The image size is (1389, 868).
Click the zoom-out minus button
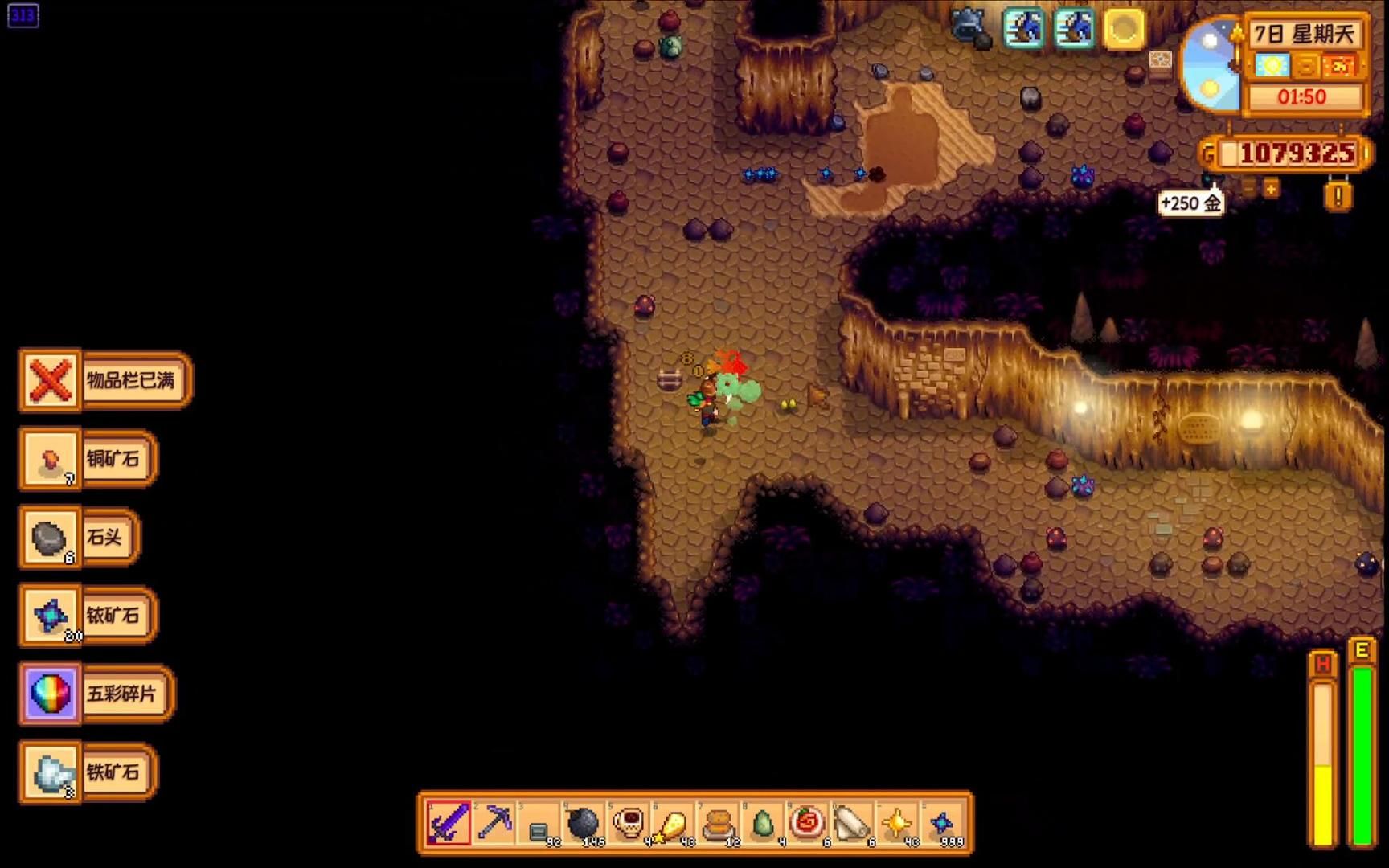click(x=1248, y=189)
